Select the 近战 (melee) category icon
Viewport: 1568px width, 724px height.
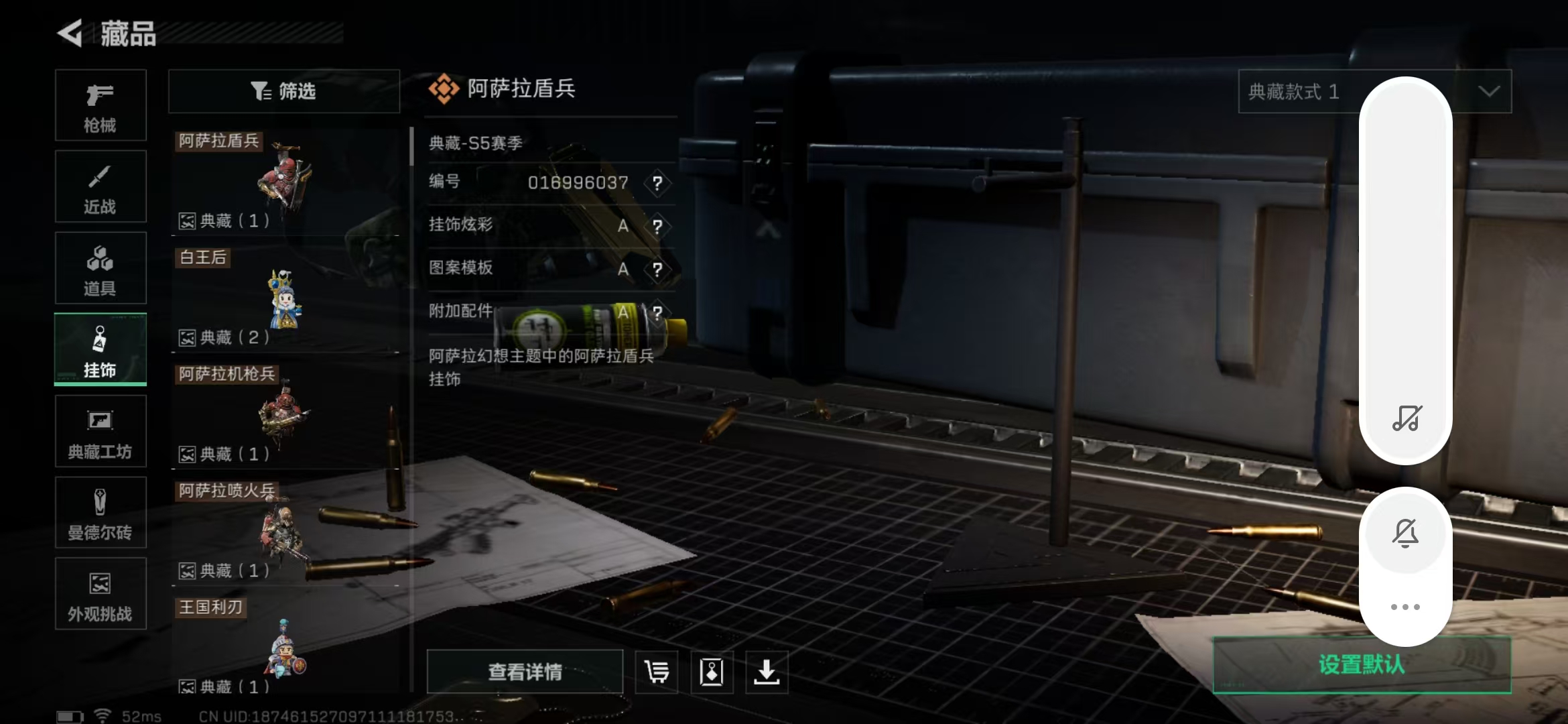tap(101, 186)
